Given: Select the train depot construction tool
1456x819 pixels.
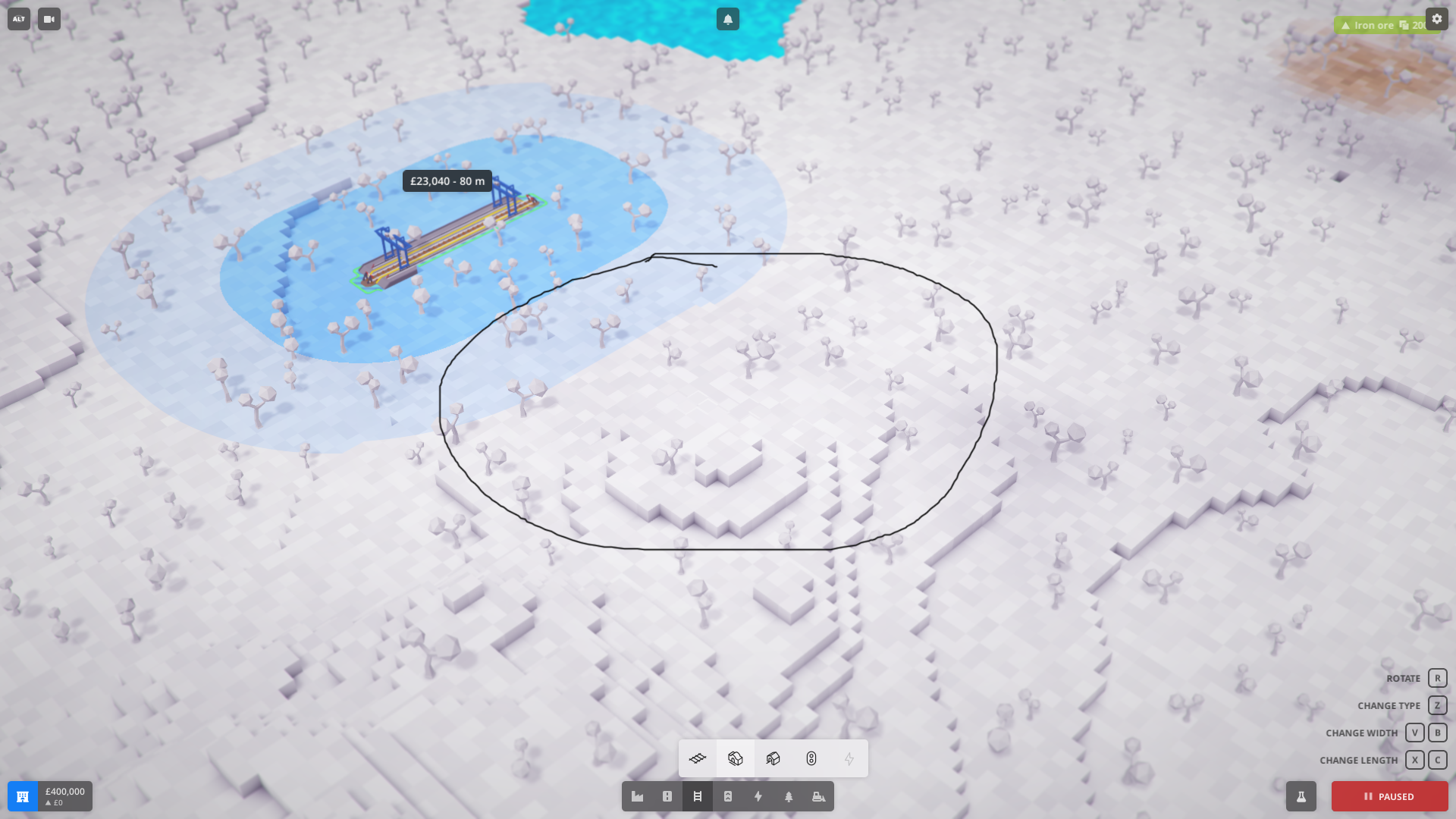Looking at the screenshot, I should point(773,758).
